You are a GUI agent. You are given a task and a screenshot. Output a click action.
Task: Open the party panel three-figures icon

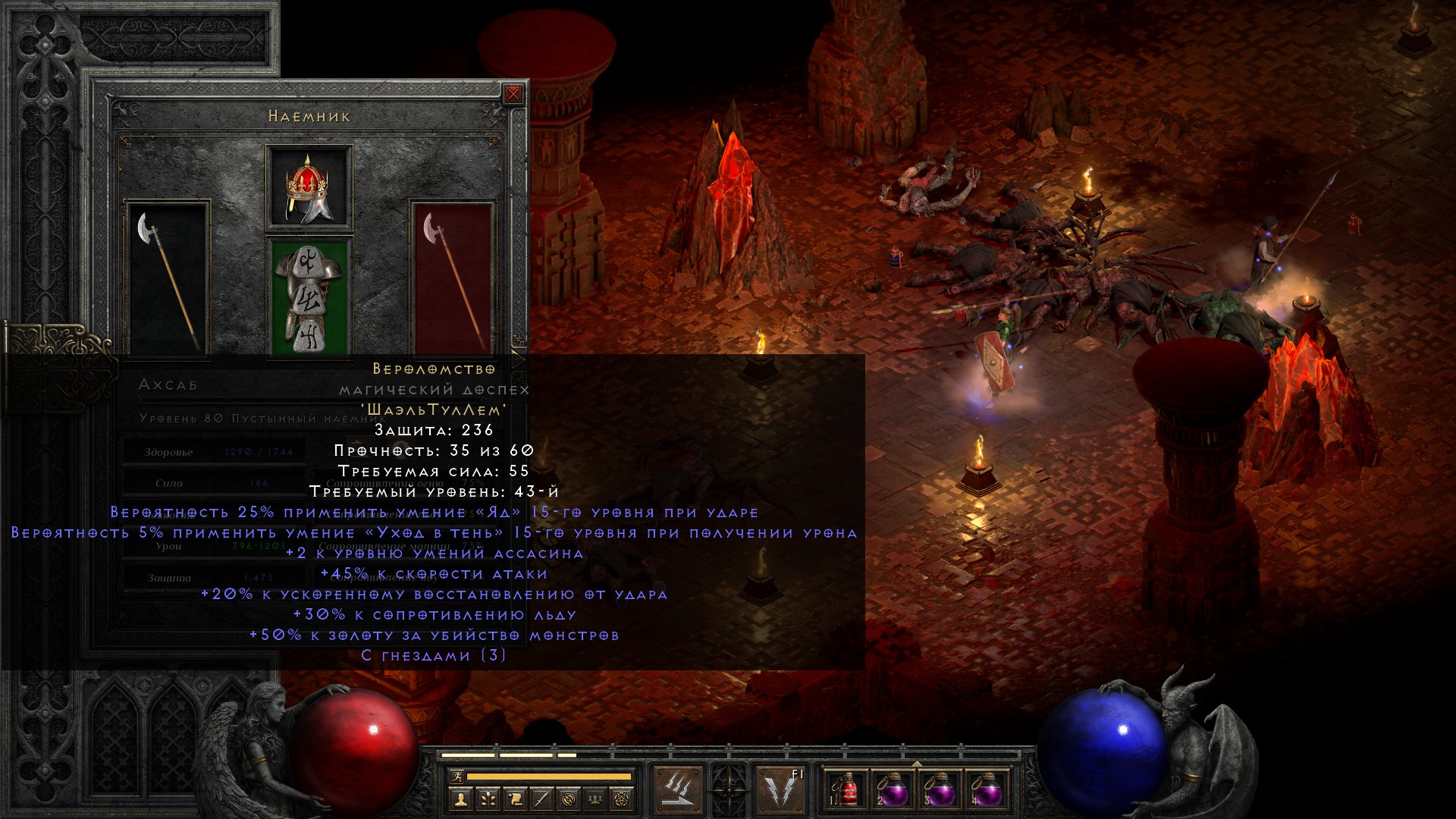click(596, 799)
